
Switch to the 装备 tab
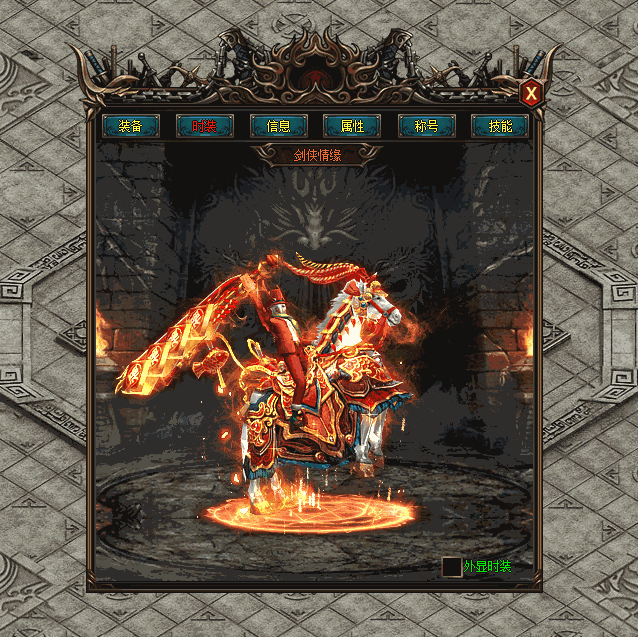point(131,126)
